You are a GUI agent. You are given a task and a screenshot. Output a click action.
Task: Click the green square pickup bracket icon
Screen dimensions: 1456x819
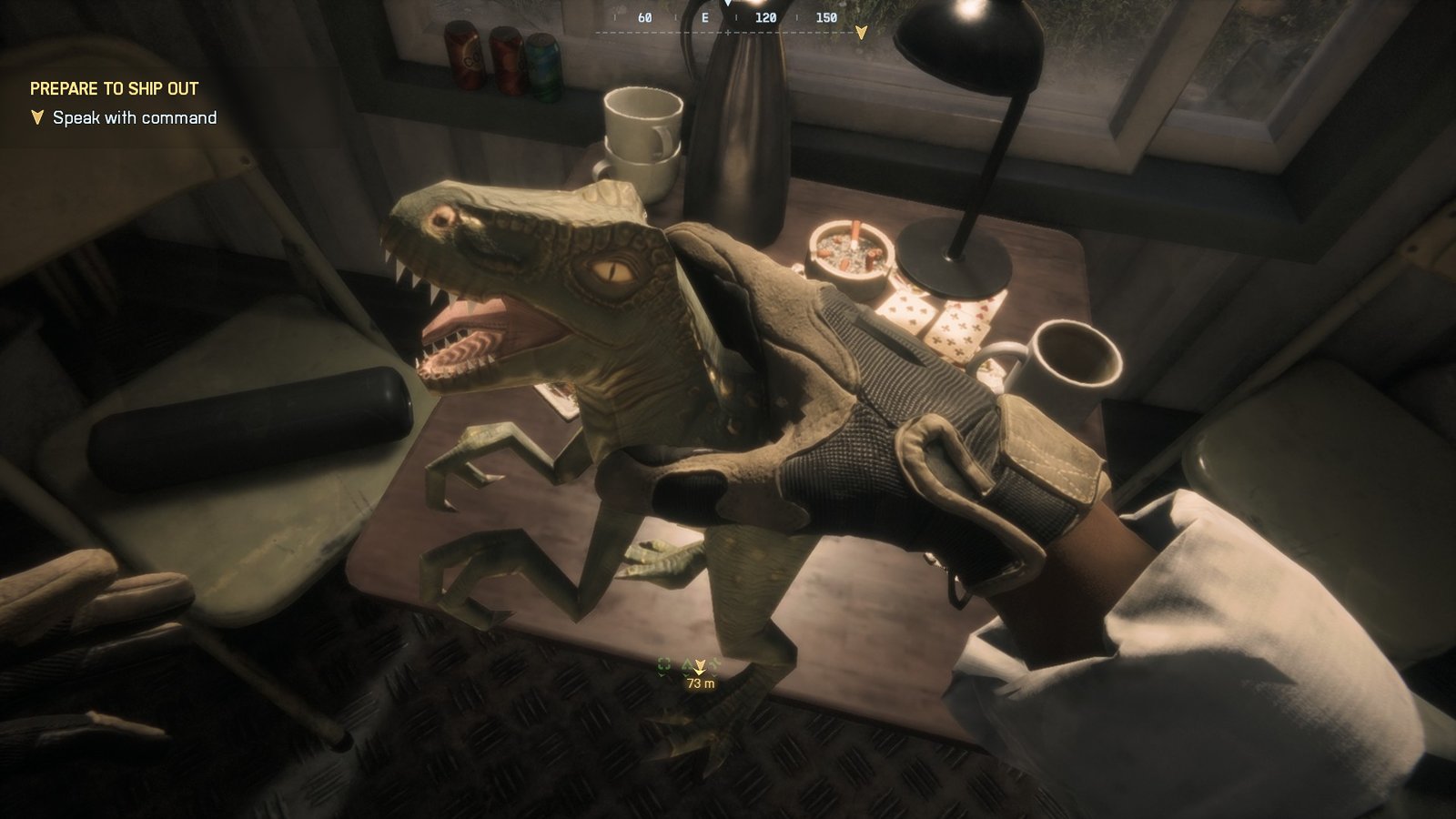pos(663,665)
